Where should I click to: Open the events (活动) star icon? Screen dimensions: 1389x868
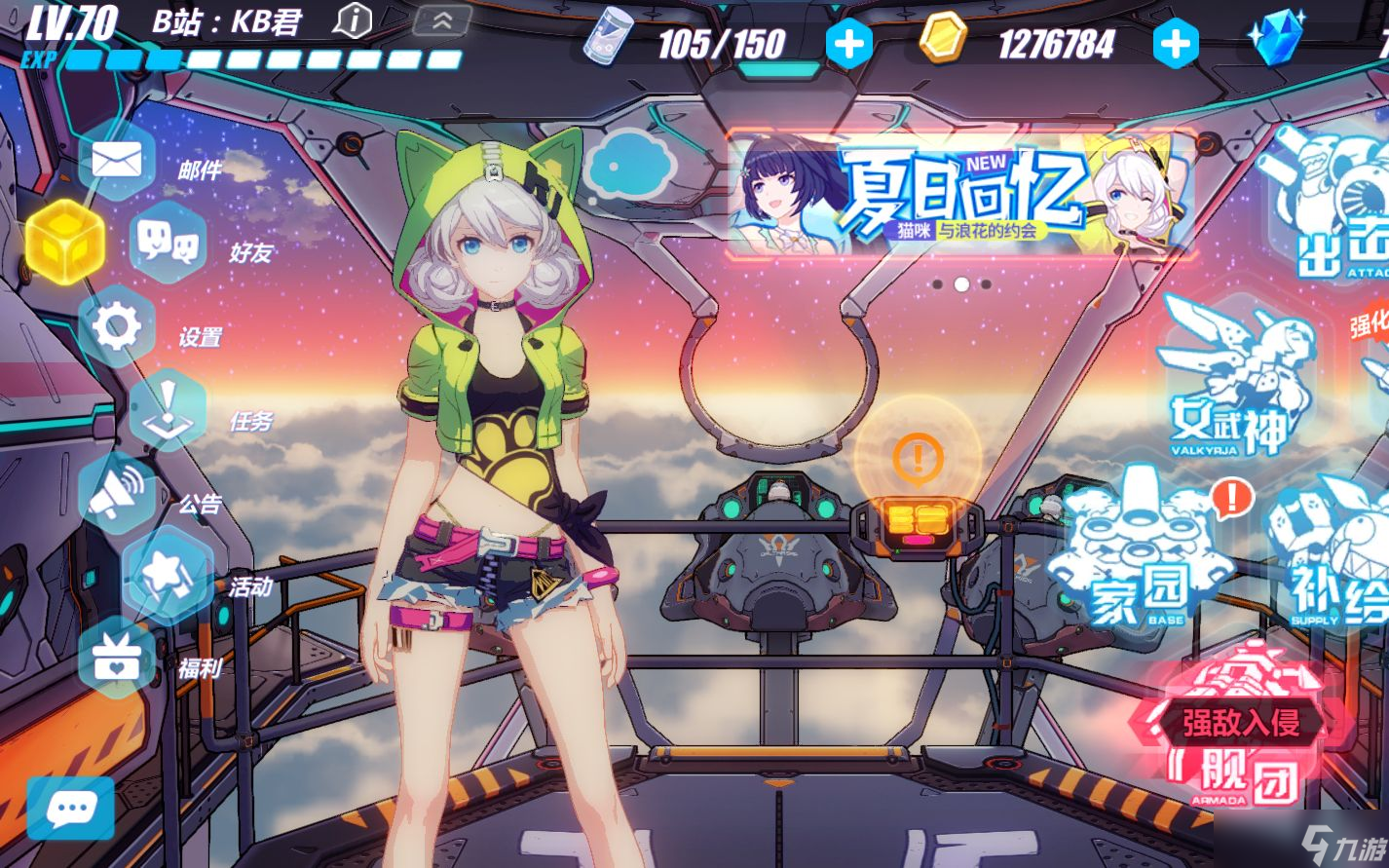pyautogui.click(x=166, y=577)
